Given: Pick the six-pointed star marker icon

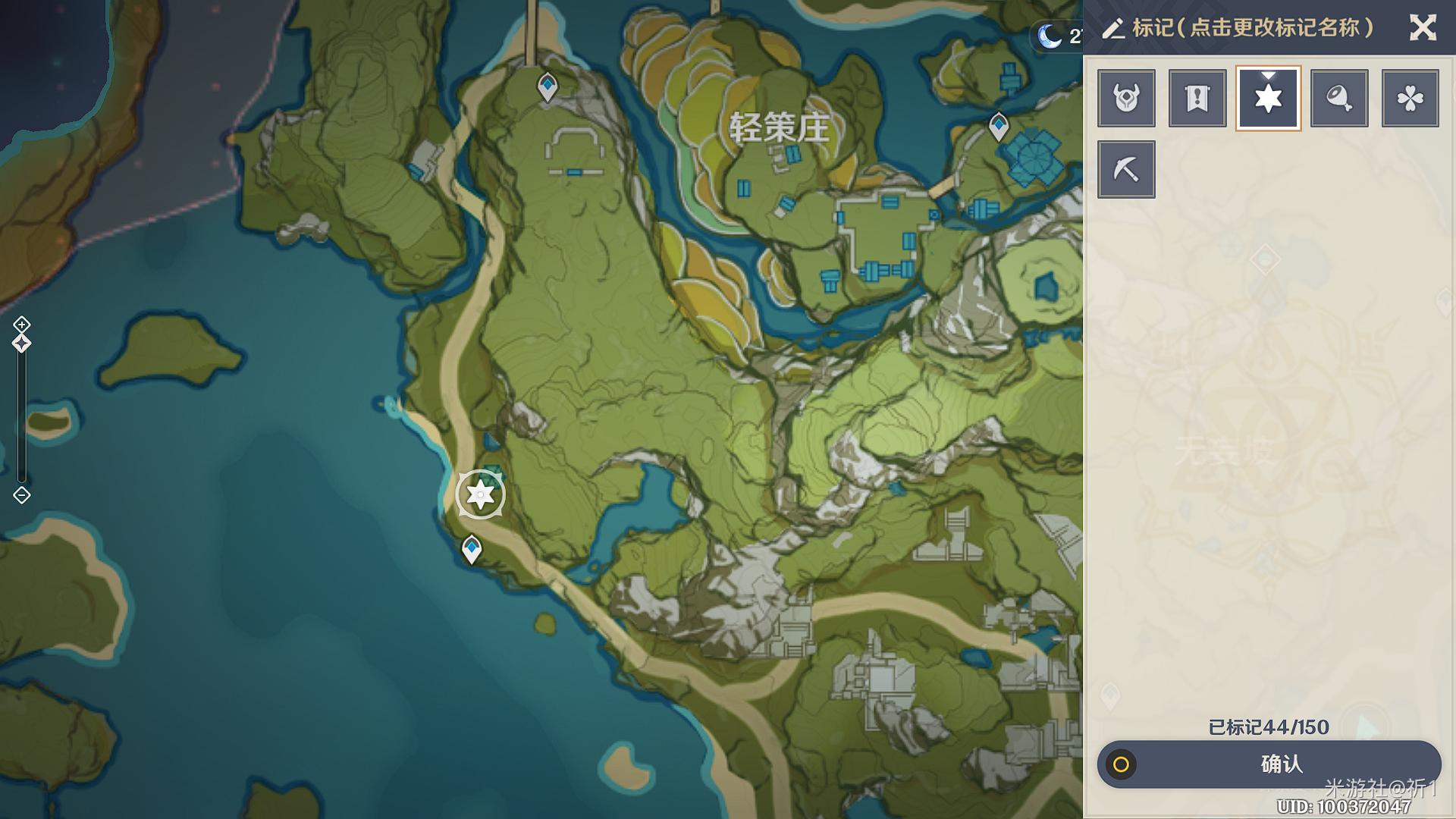Looking at the screenshot, I should point(1268,98).
